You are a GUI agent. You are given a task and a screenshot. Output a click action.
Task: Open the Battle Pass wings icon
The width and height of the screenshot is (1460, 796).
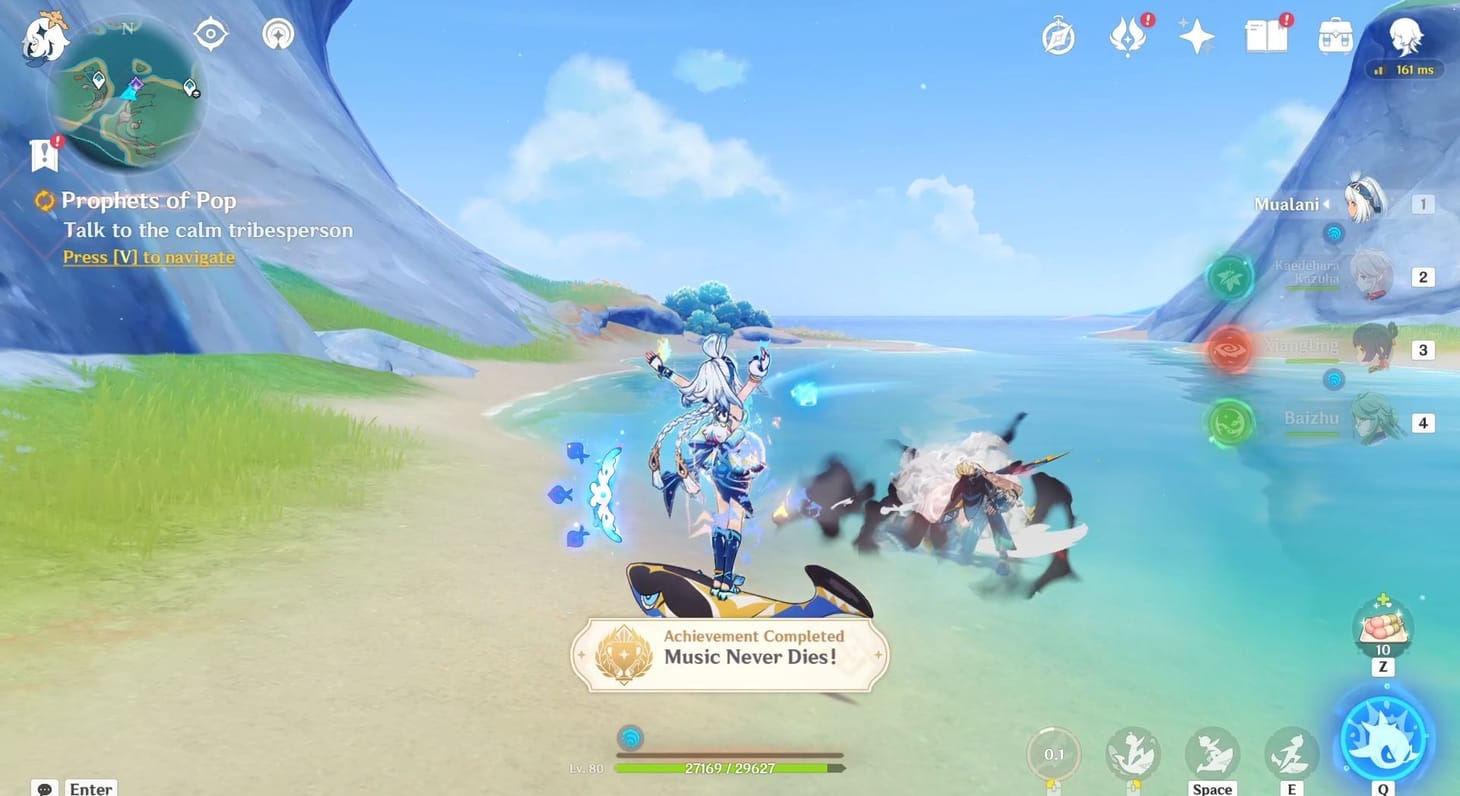coord(1127,35)
